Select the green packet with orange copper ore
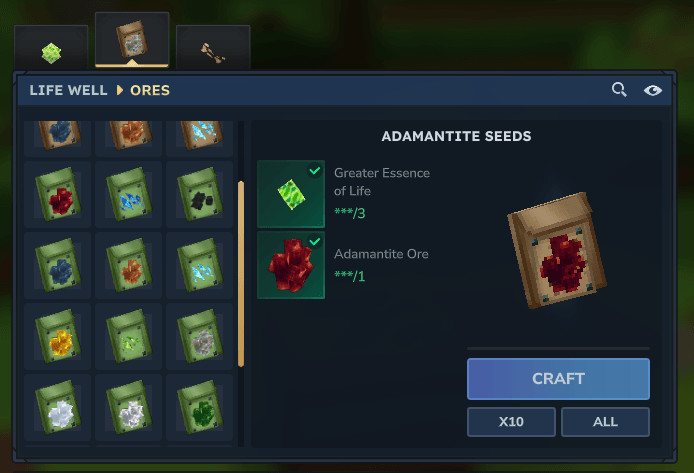This screenshot has width=694, height=473. pos(129,265)
